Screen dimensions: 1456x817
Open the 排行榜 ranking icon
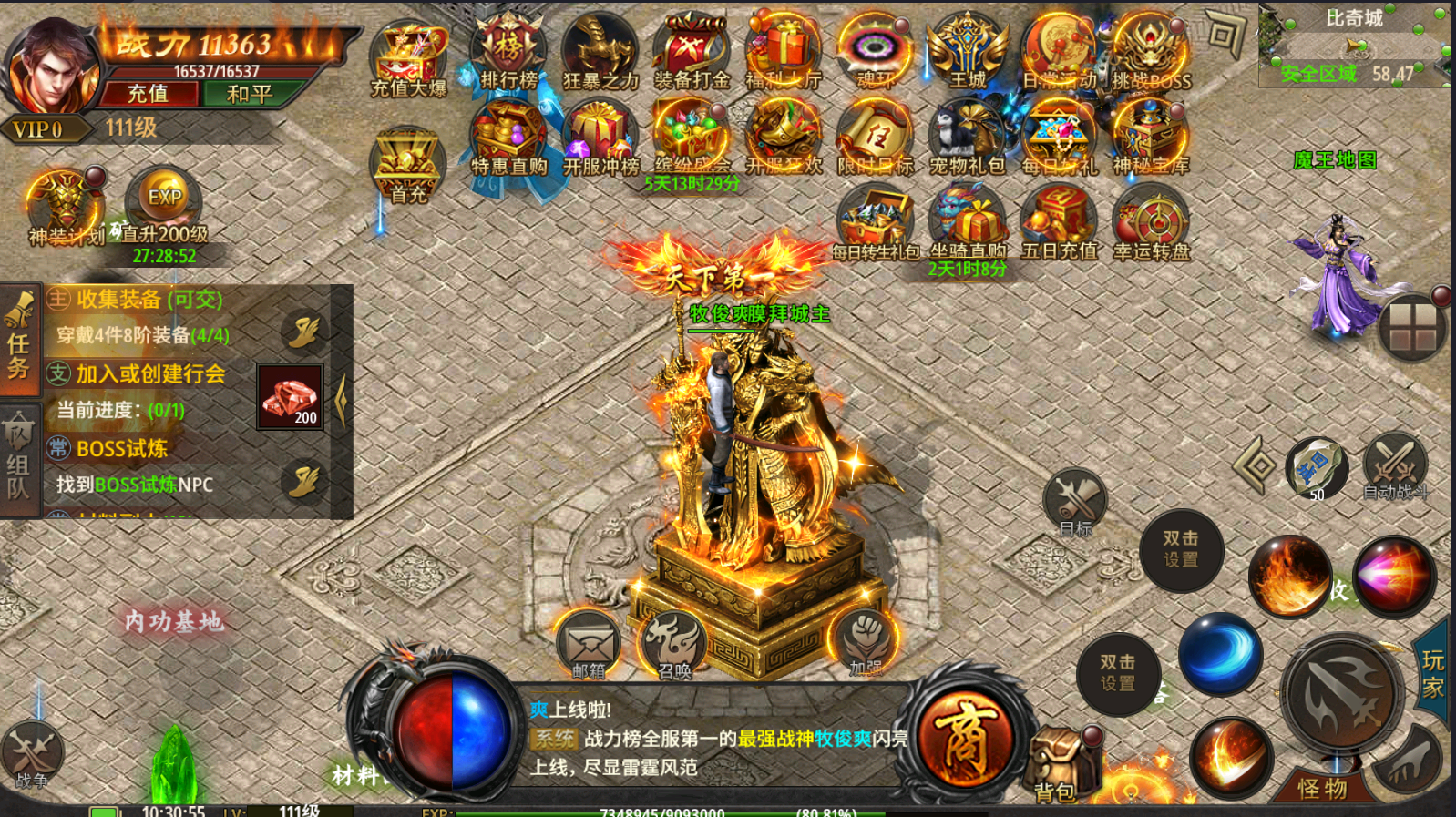(508, 53)
